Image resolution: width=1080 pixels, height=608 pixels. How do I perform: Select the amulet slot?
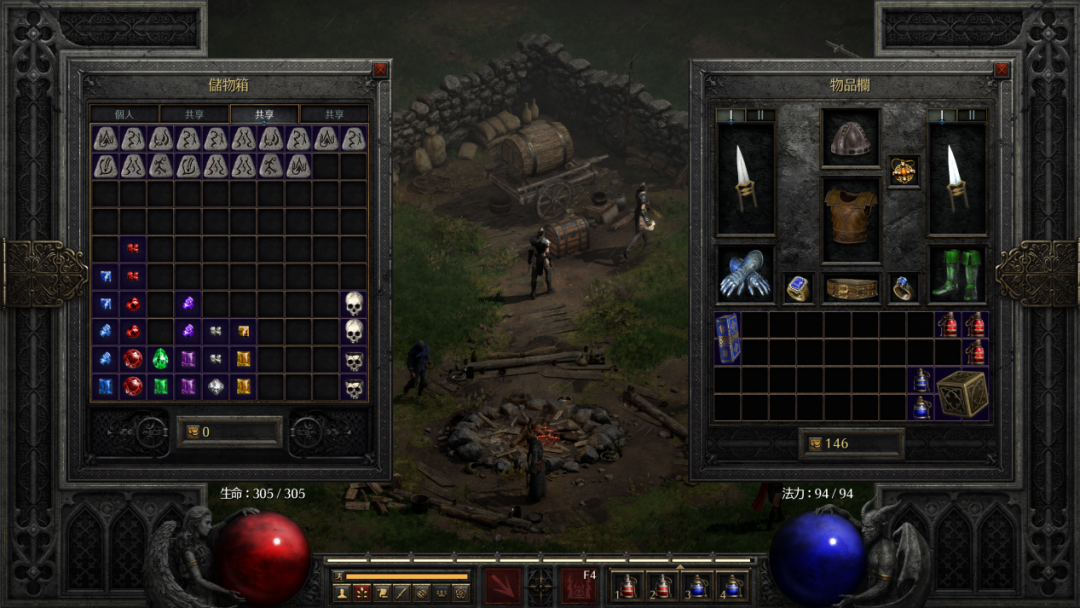[904, 170]
